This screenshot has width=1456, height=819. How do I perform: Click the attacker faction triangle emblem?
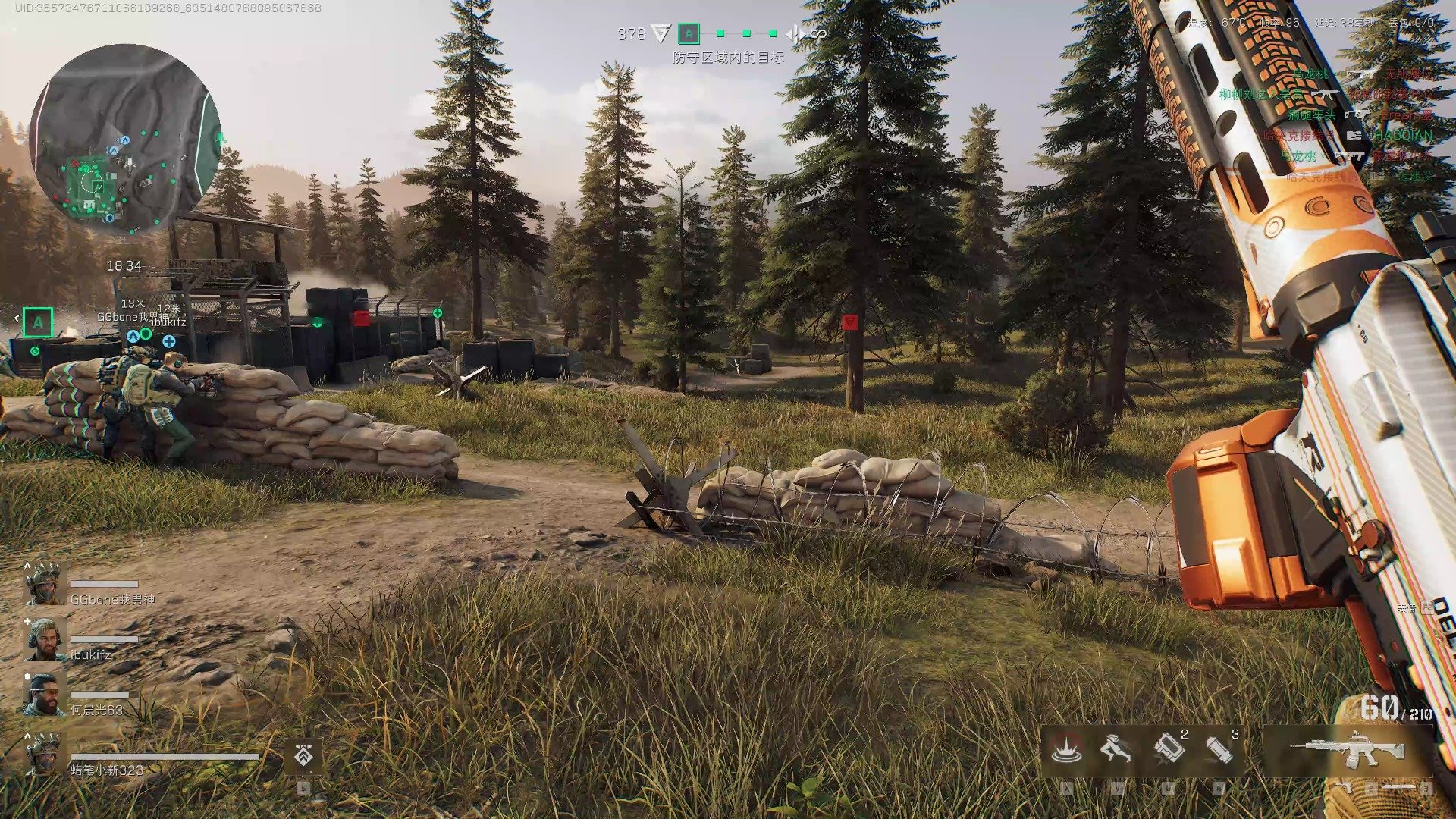(x=661, y=33)
